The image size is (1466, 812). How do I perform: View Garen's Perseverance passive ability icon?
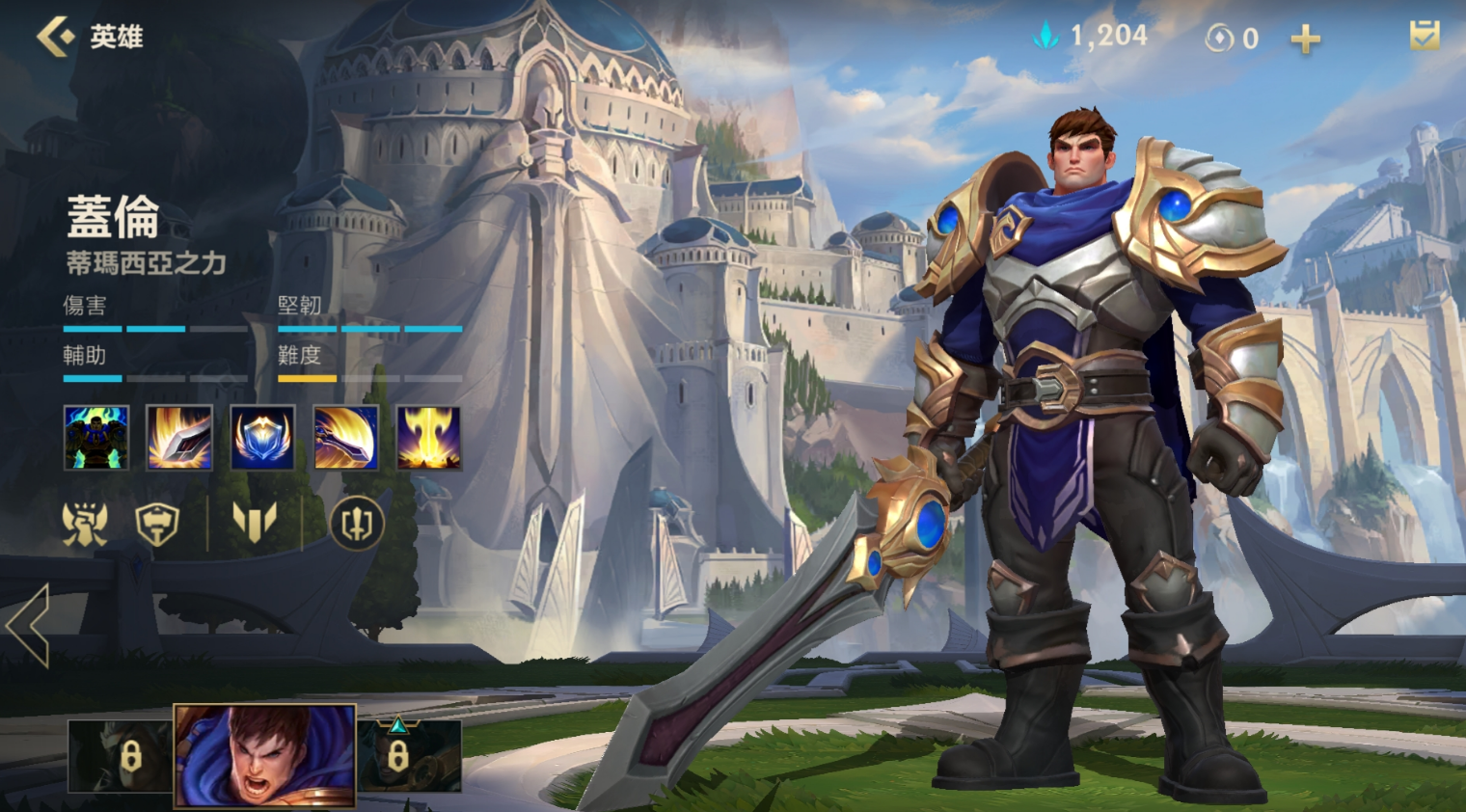tap(96, 438)
